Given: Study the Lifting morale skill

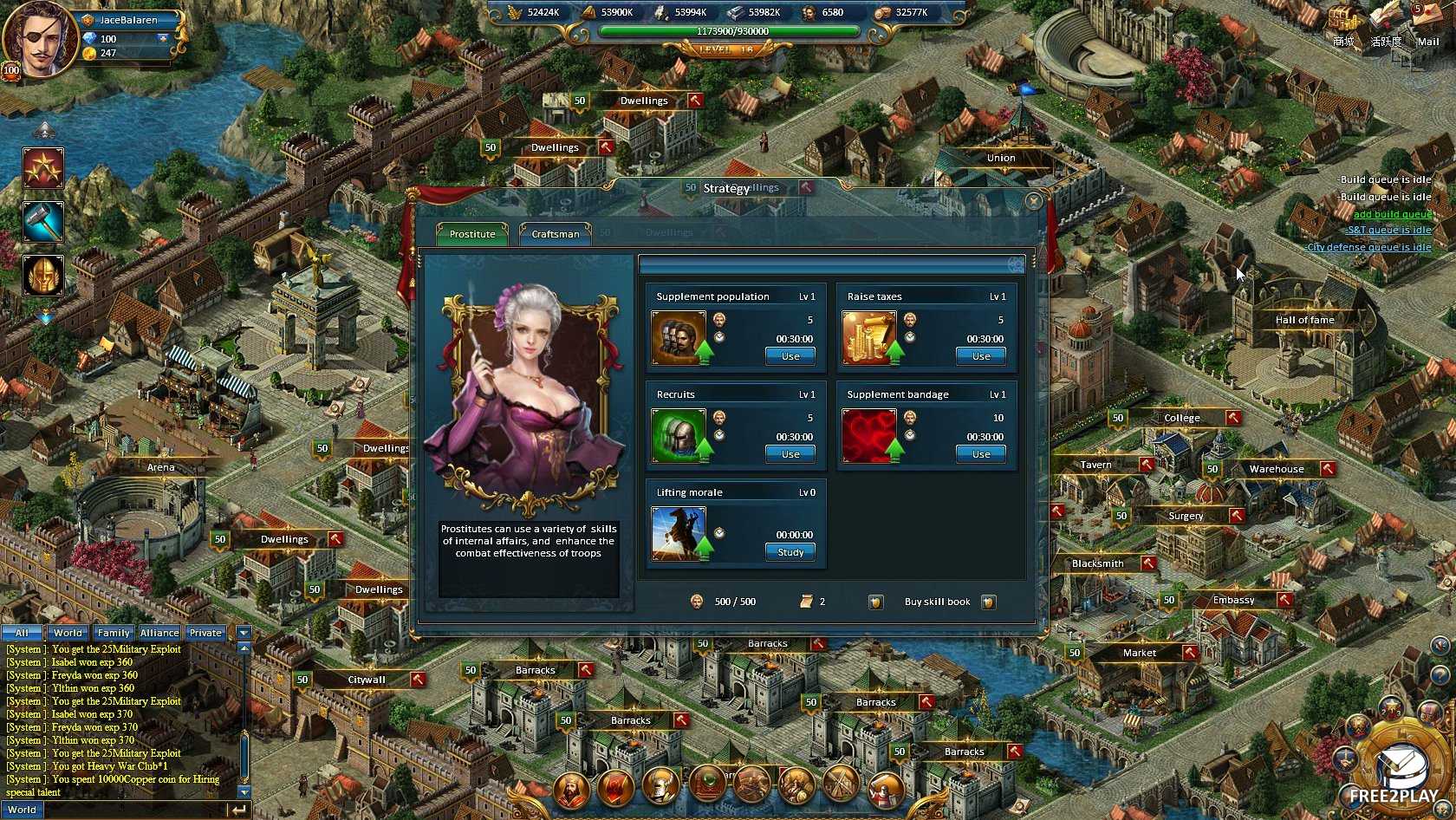Looking at the screenshot, I should coord(790,552).
